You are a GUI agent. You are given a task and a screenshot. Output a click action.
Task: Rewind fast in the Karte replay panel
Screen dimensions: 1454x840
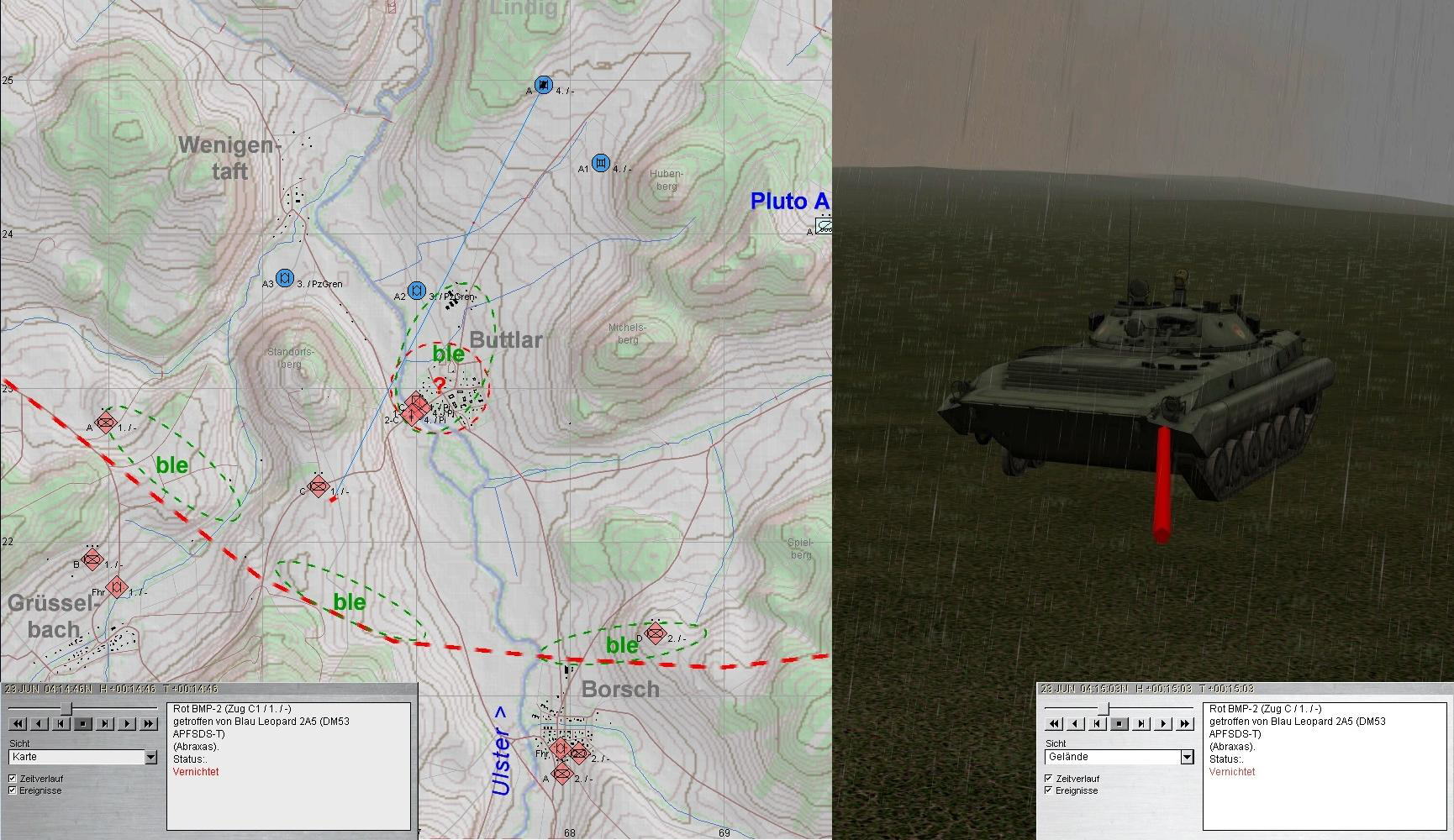[x=18, y=723]
